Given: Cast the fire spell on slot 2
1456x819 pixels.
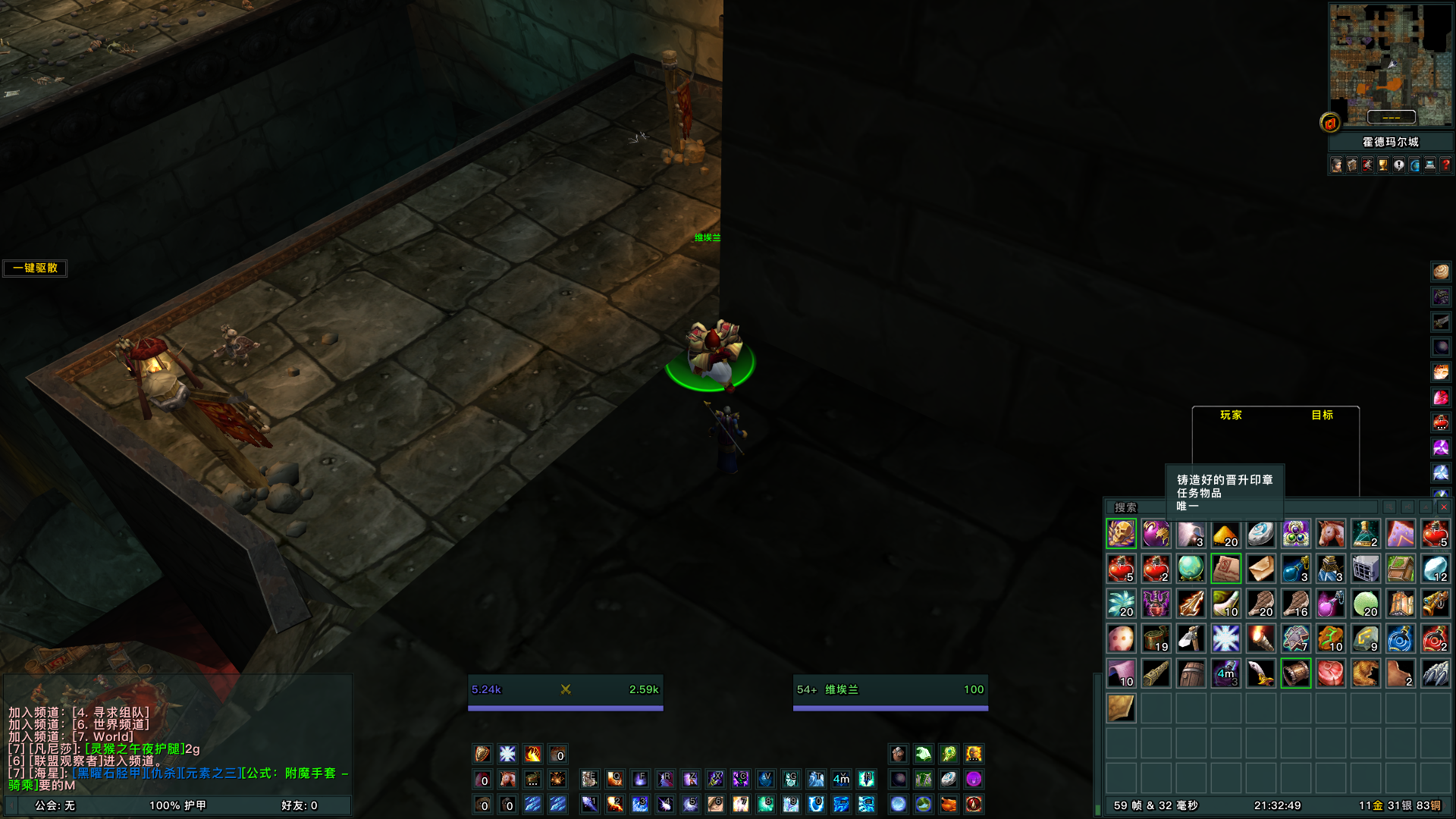Looking at the screenshot, I should (614, 804).
